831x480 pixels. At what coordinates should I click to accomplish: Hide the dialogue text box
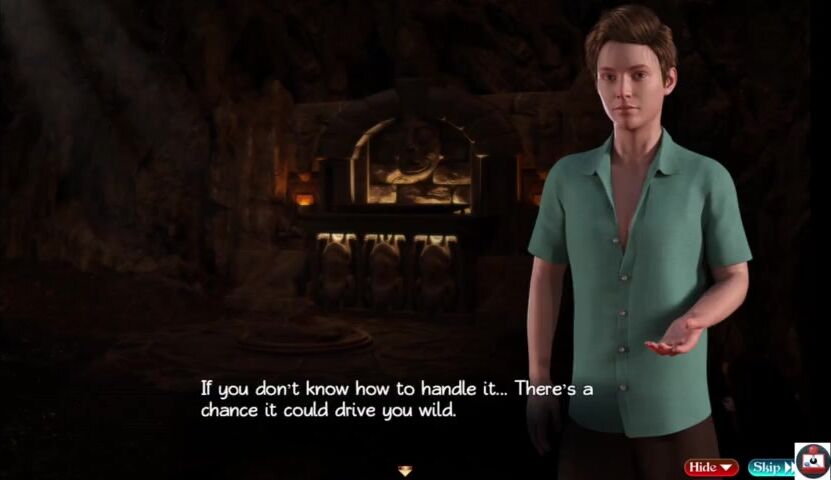[x=711, y=467]
